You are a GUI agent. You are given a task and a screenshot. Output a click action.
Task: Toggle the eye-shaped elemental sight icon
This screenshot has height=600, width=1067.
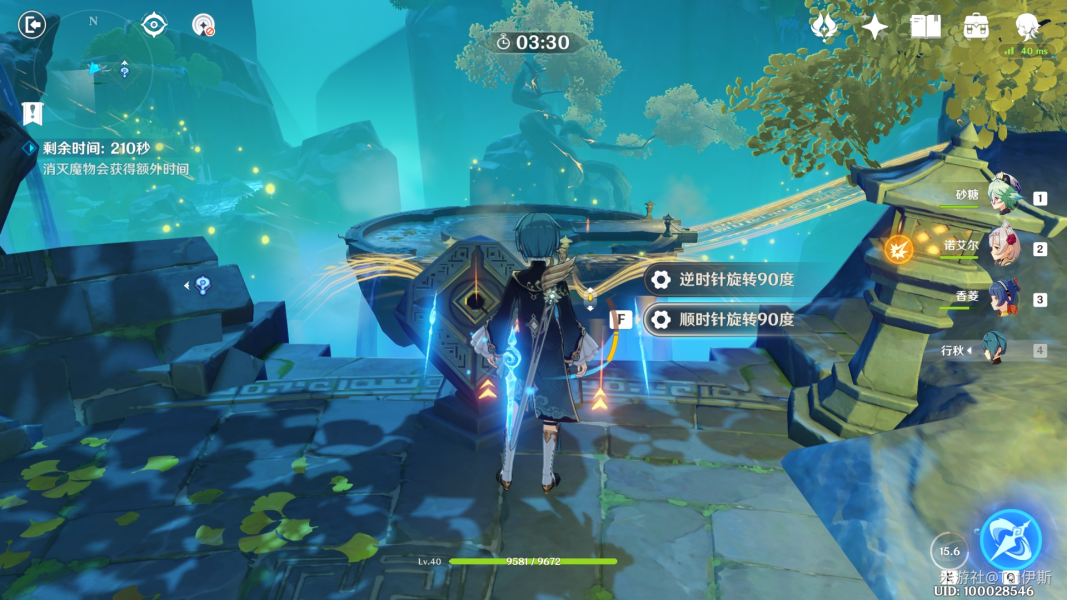click(154, 24)
